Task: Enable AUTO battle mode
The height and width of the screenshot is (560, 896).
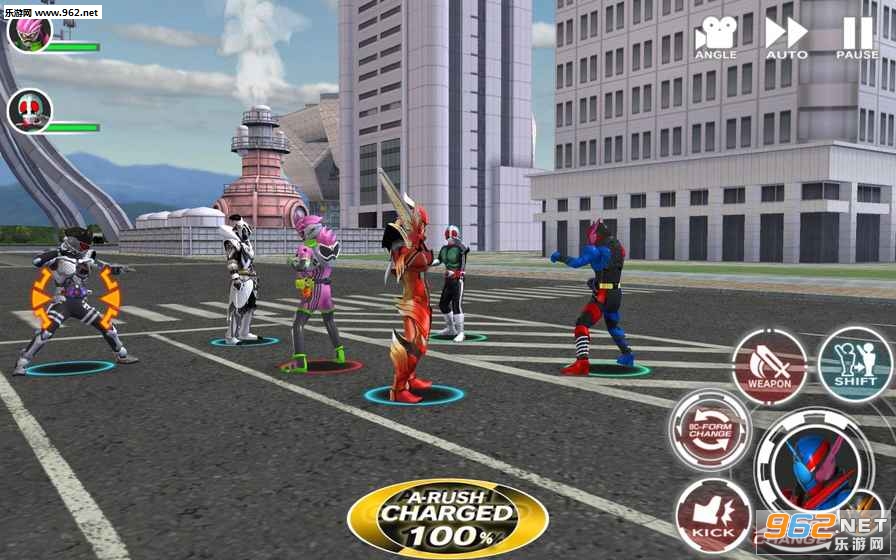Action: click(786, 37)
